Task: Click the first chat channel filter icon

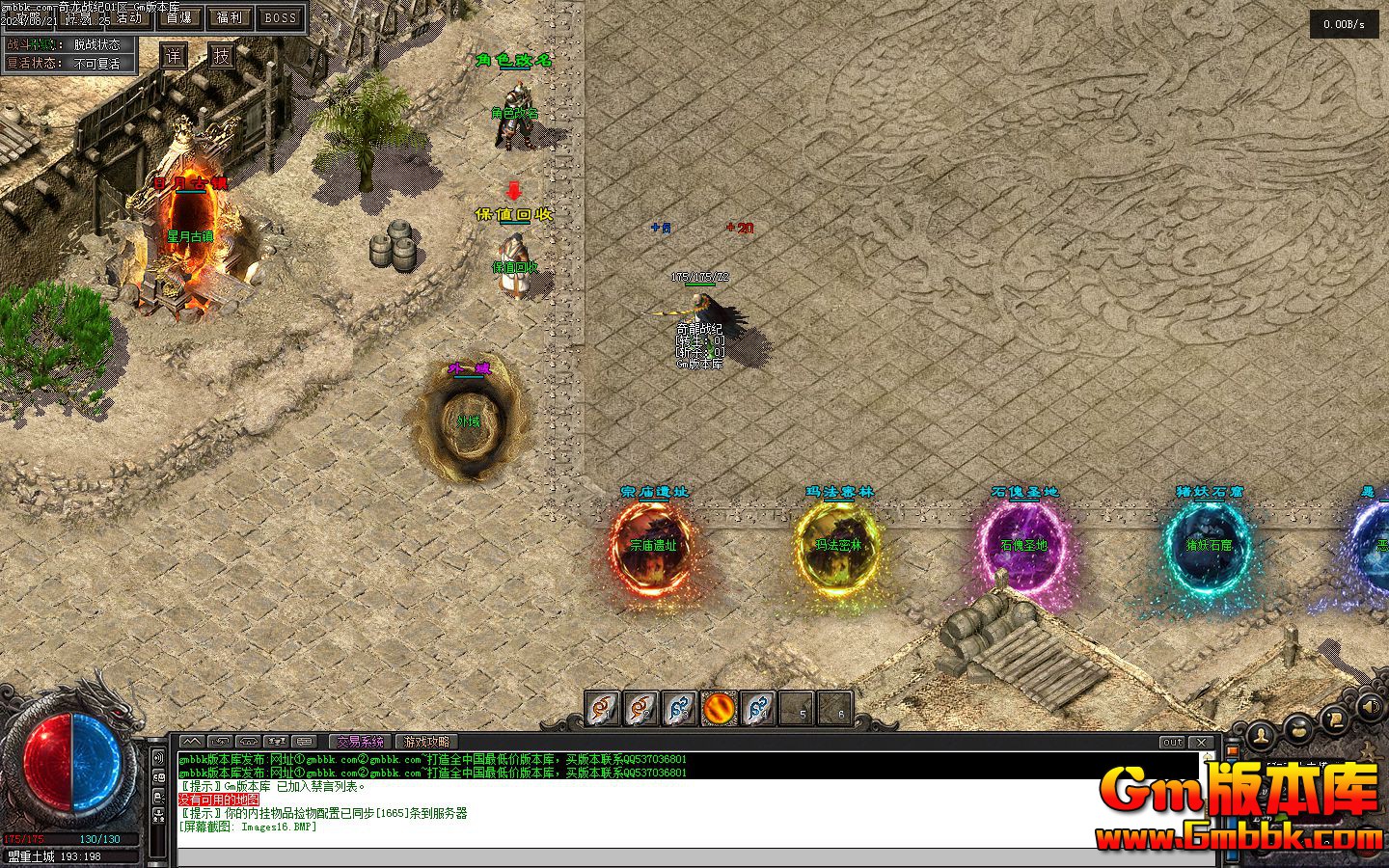Action: 192,742
